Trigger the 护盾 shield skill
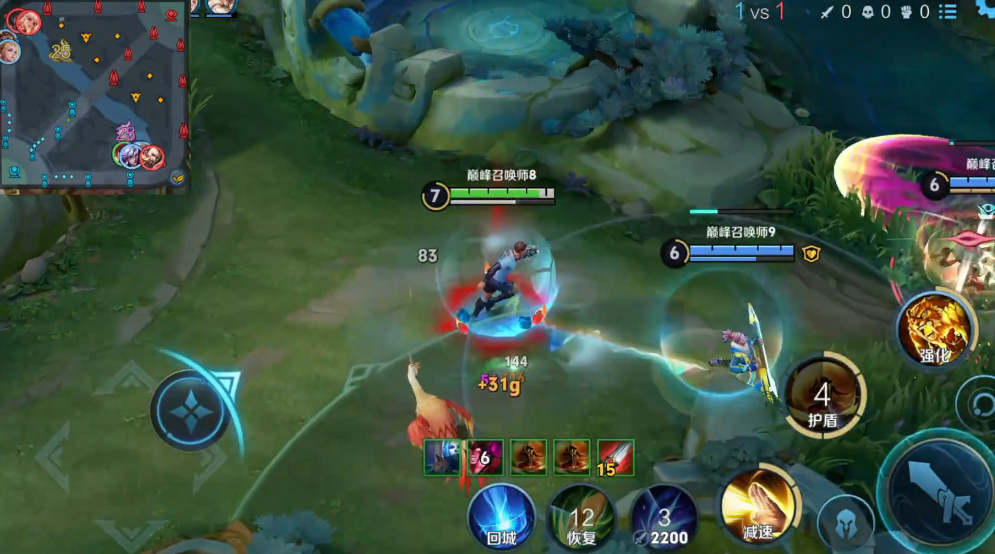The image size is (995, 554). coord(823,395)
